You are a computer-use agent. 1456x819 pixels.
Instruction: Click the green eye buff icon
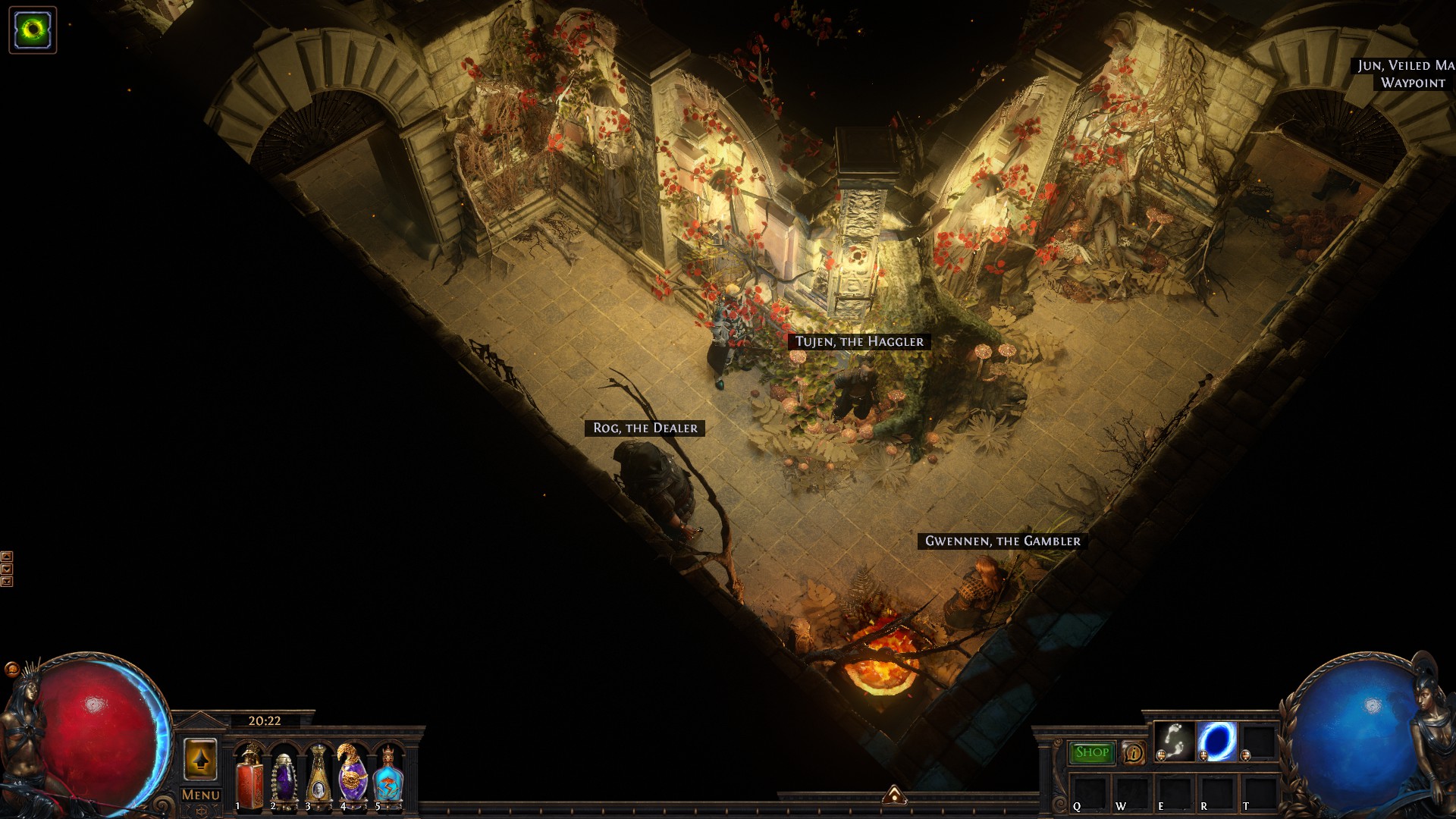[x=33, y=30]
